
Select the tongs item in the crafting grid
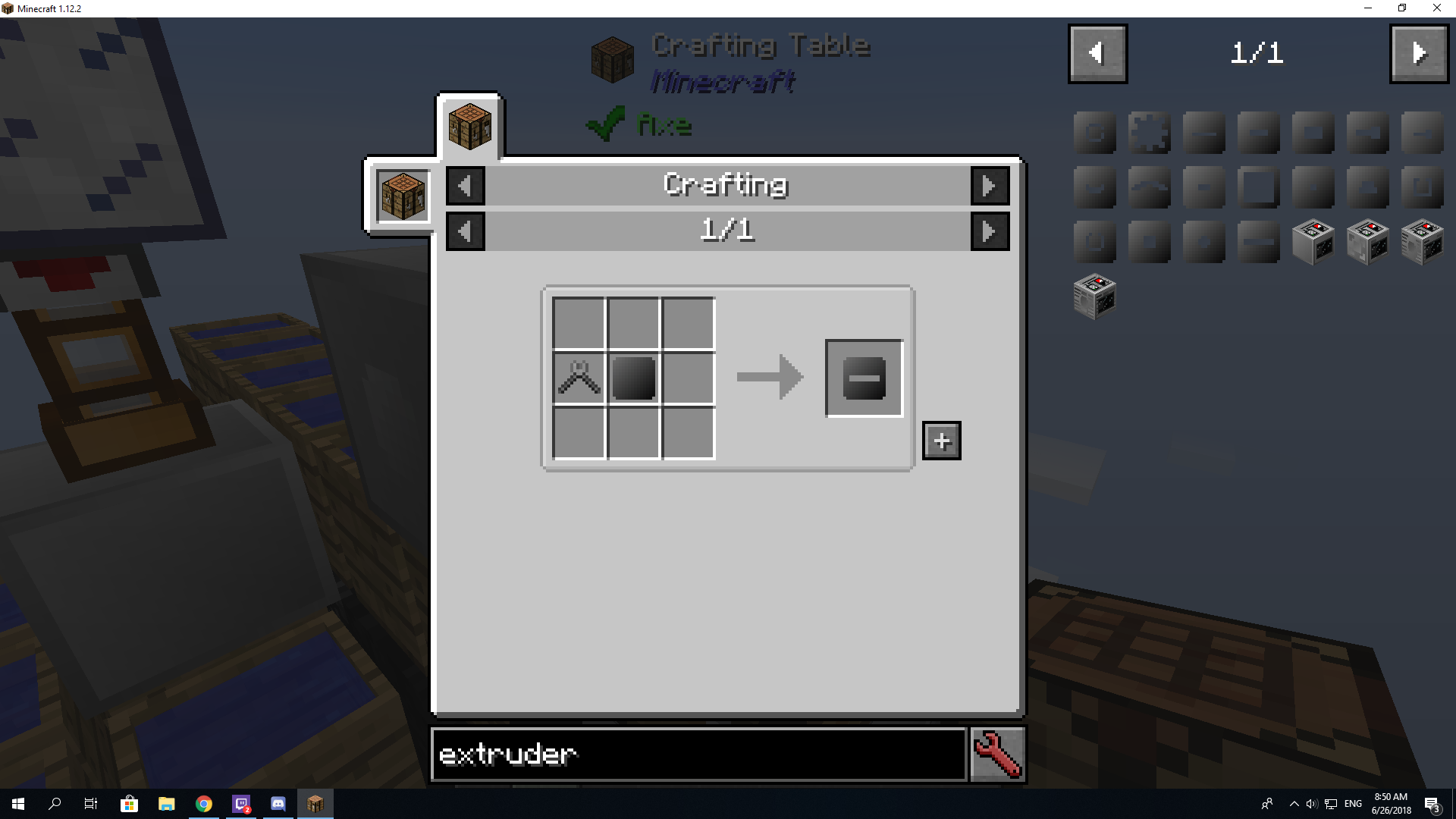(579, 377)
